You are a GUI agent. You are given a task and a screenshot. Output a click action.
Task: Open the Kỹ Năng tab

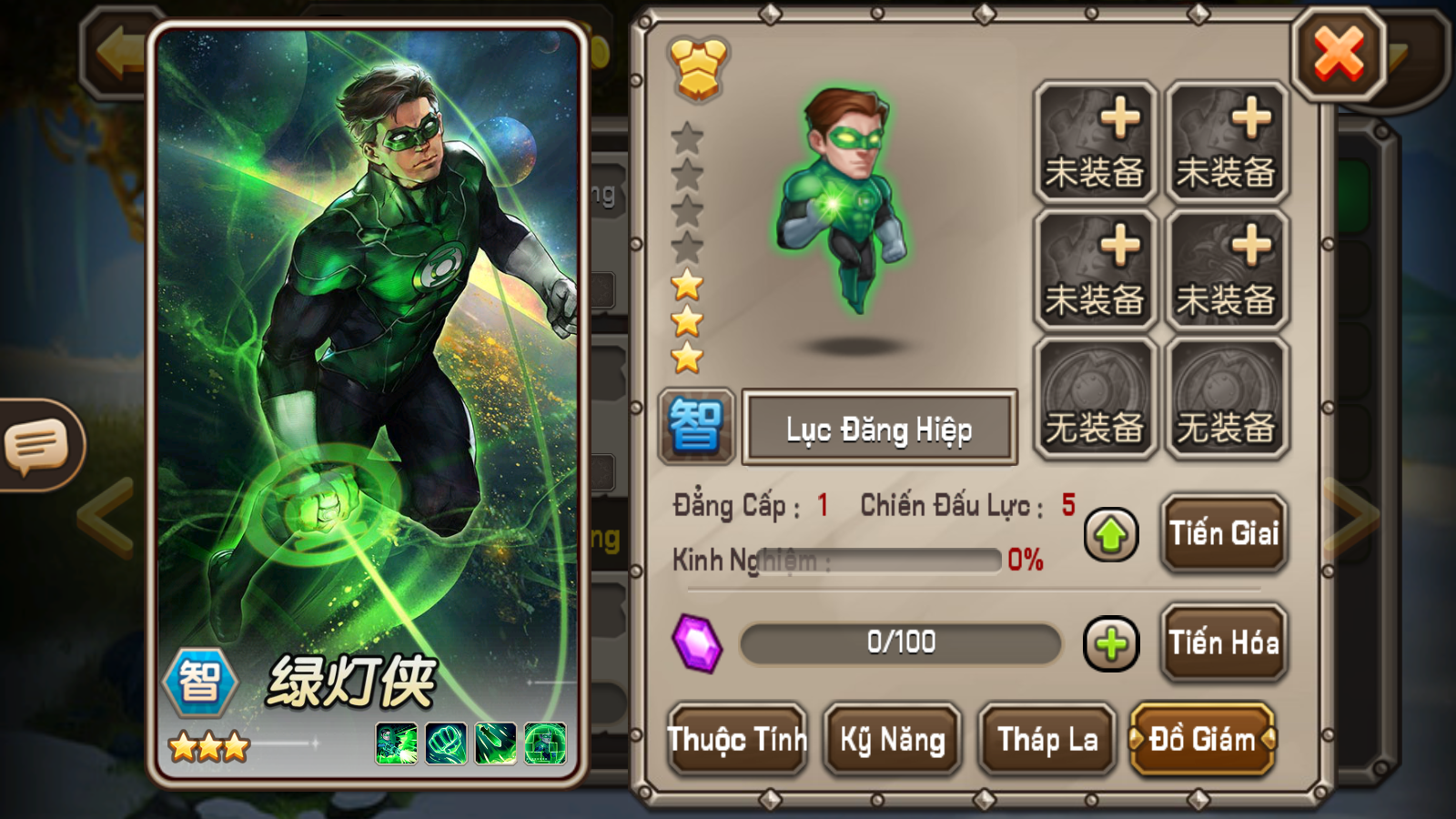point(892,740)
